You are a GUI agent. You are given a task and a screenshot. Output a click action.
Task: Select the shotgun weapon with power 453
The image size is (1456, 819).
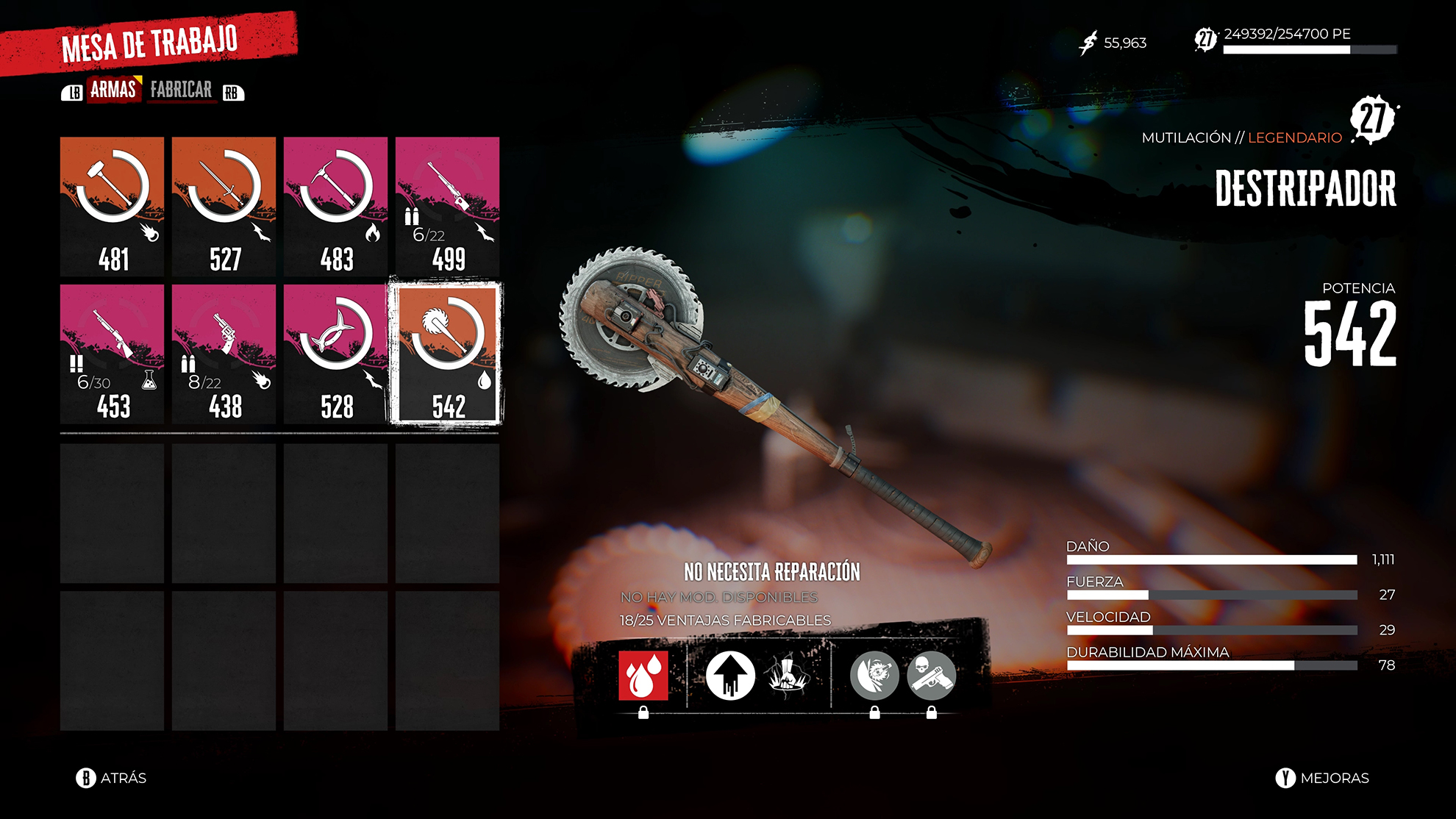[x=112, y=354]
